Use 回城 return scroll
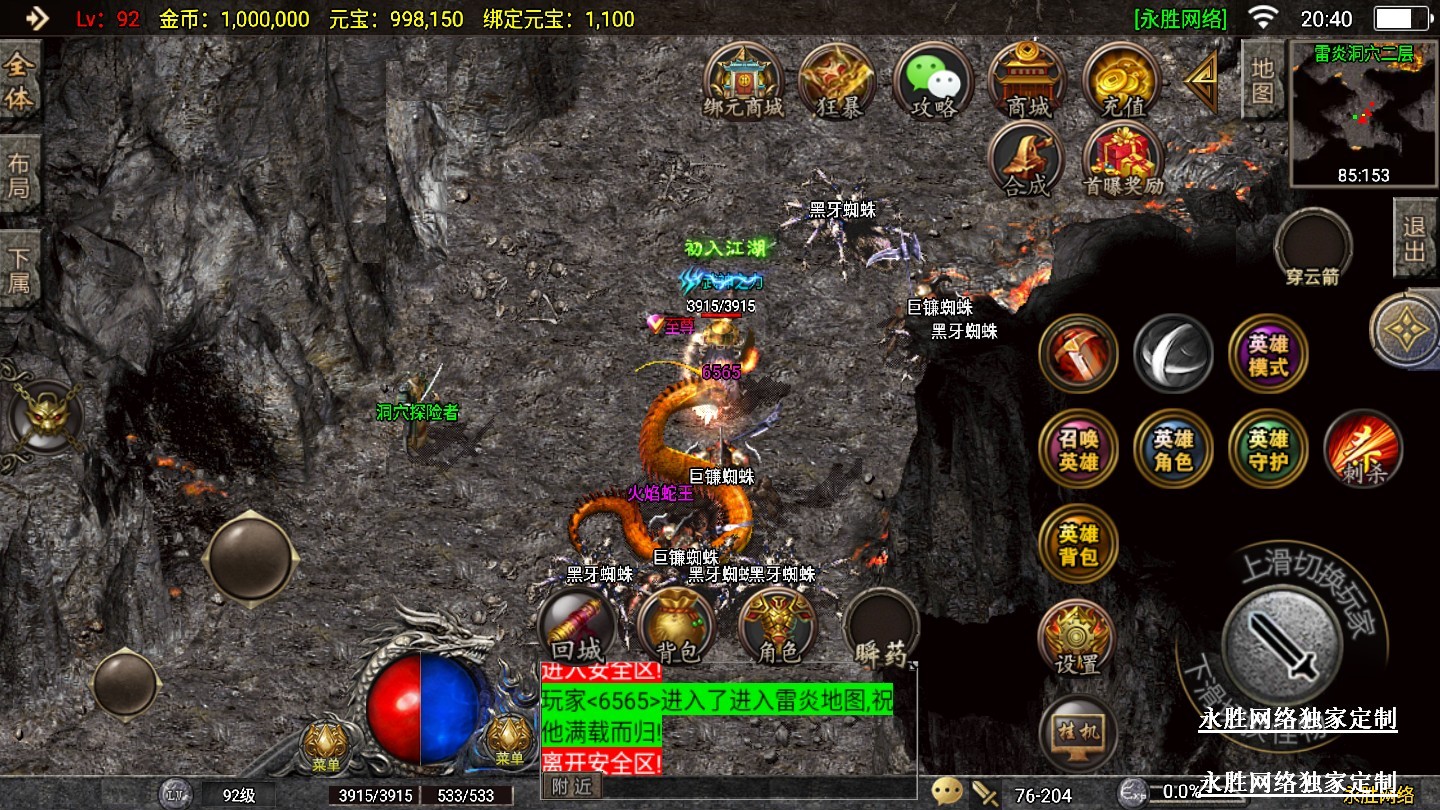Image resolution: width=1440 pixels, height=810 pixels. coord(577,627)
